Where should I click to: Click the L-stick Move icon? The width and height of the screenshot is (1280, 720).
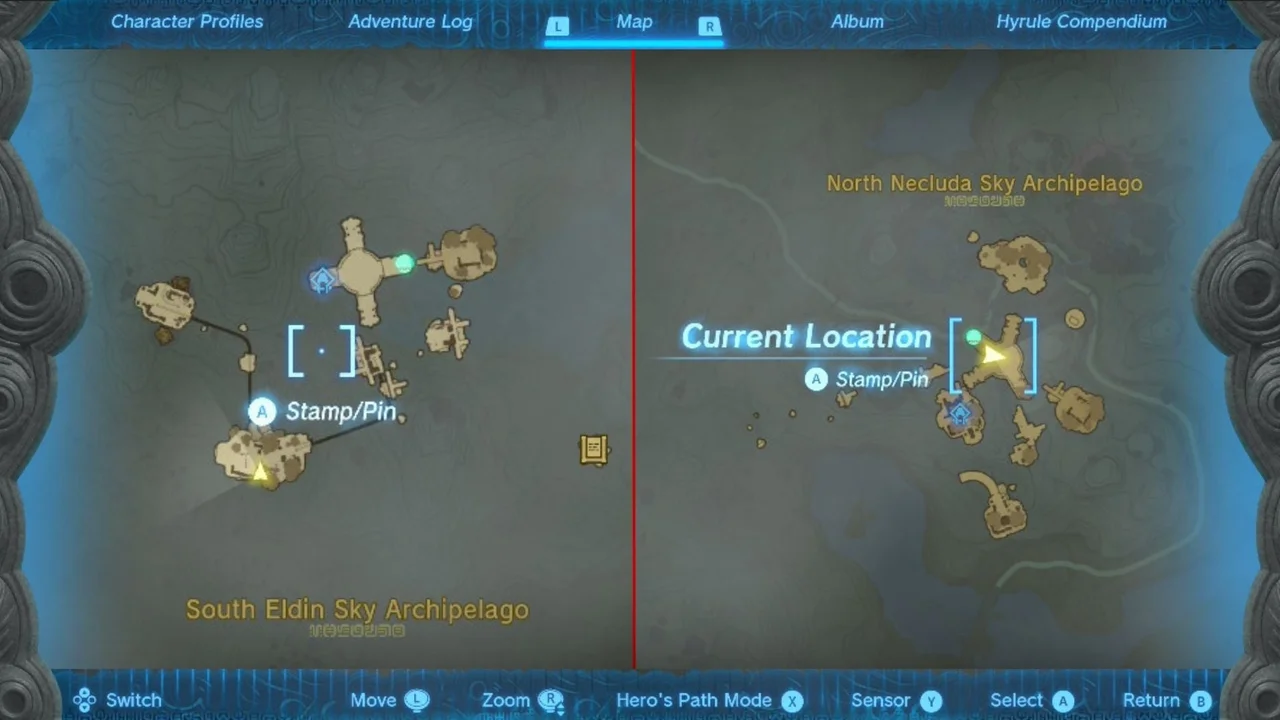click(x=417, y=700)
